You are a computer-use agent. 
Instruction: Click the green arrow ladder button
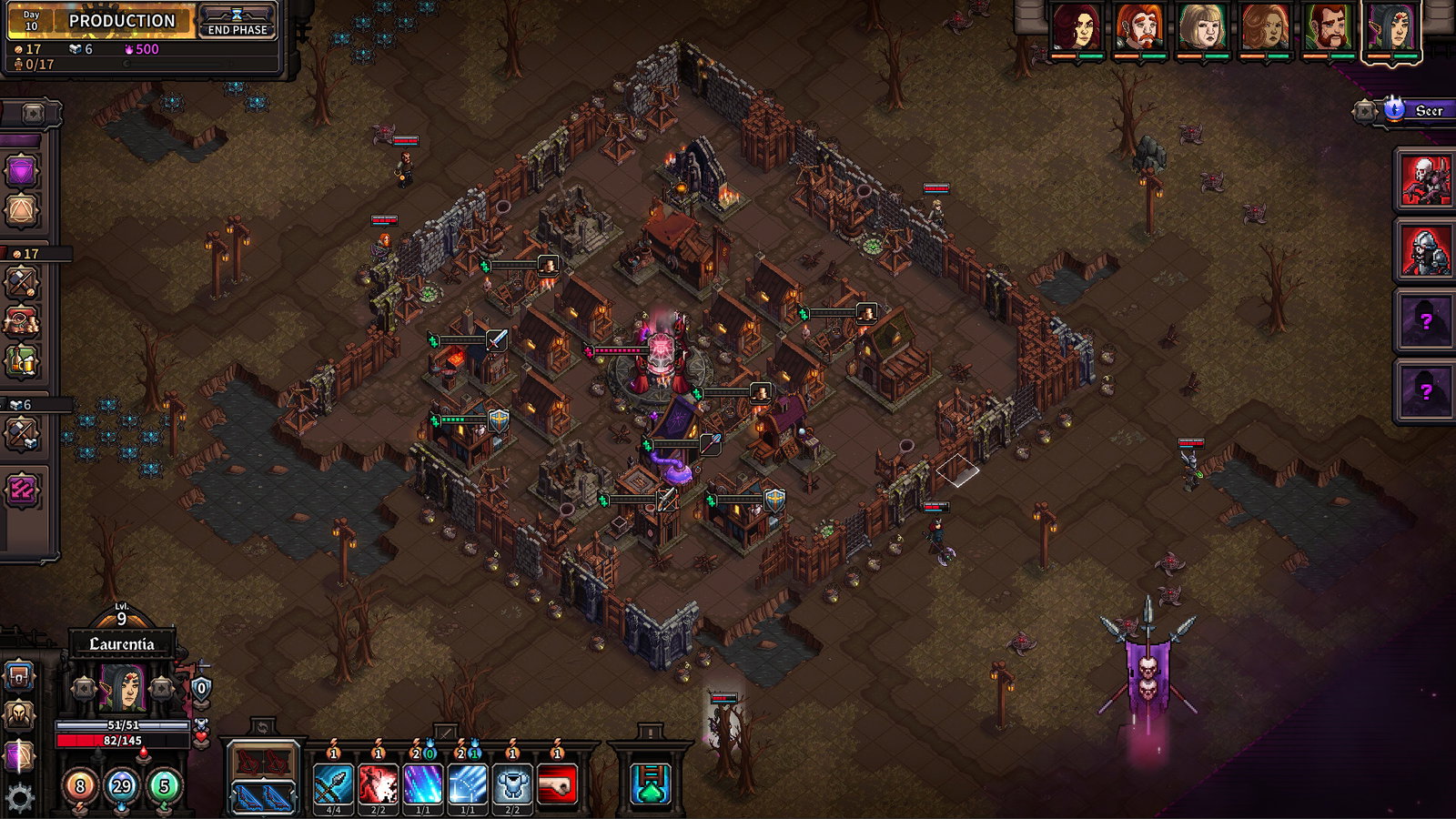[651, 784]
